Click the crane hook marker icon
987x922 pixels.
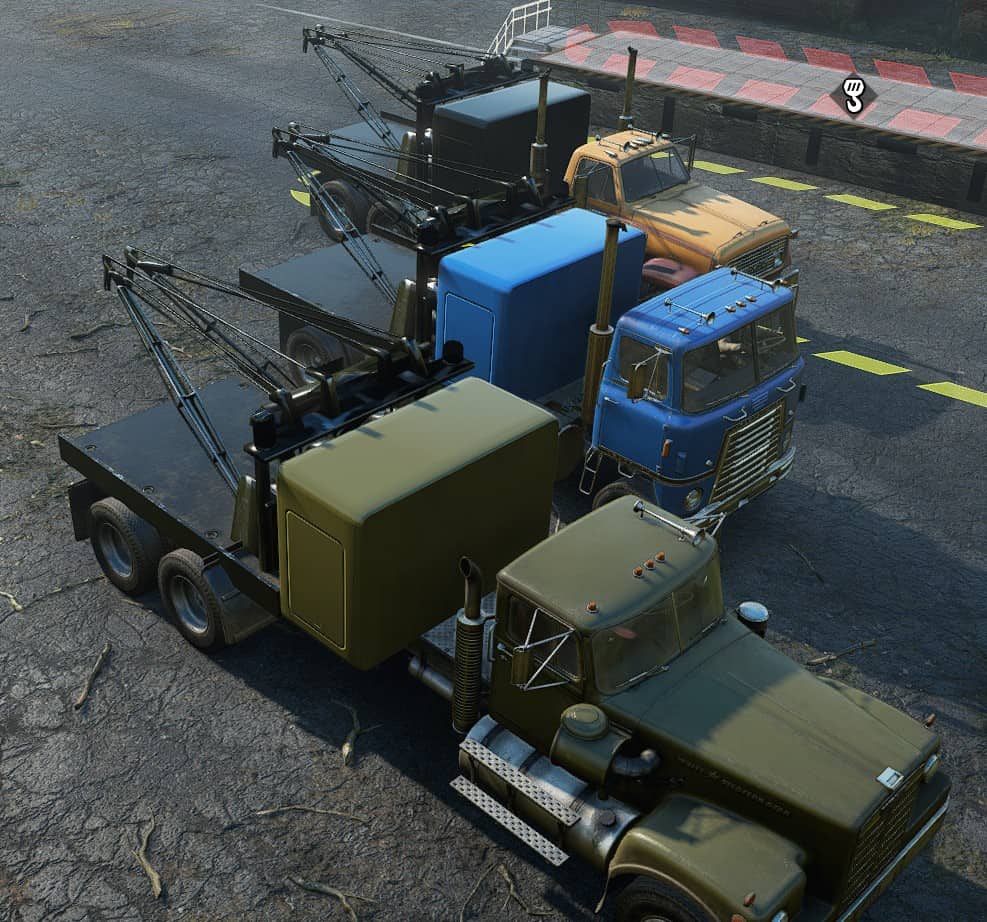pos(853,96)
